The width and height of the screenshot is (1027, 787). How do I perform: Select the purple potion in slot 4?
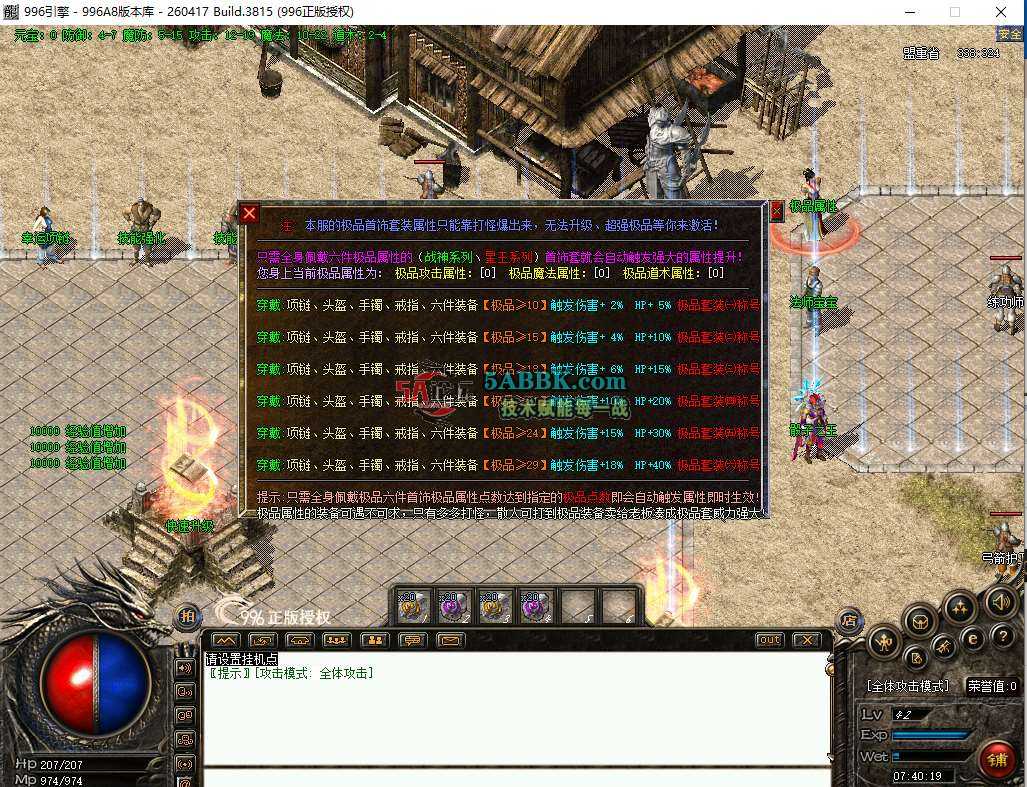[536, 606]
